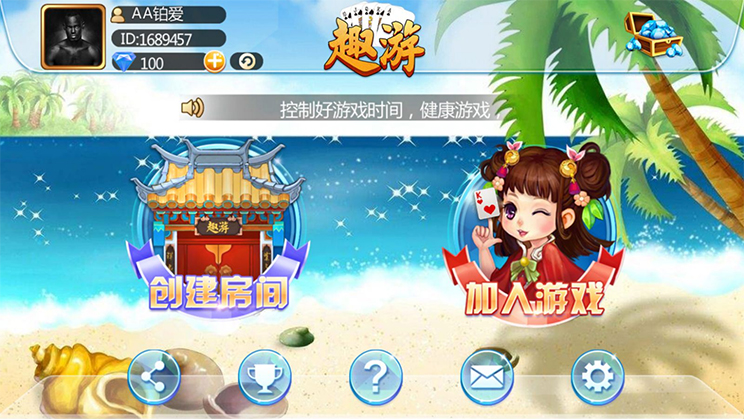The width and height of the screenshot is (744, 419).
Task: Click the speaker announcement icon
Action: click(x=192, y=108)
